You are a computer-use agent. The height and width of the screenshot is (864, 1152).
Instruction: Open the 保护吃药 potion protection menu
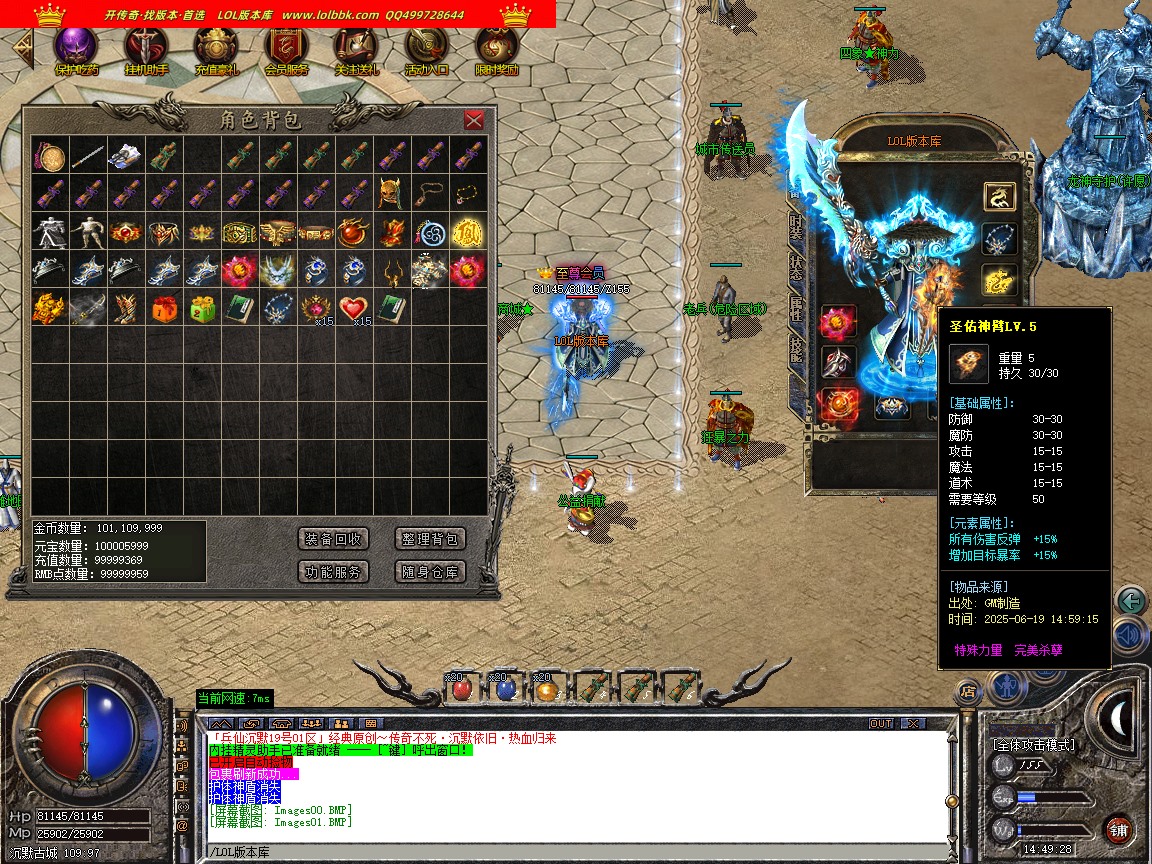76,50
